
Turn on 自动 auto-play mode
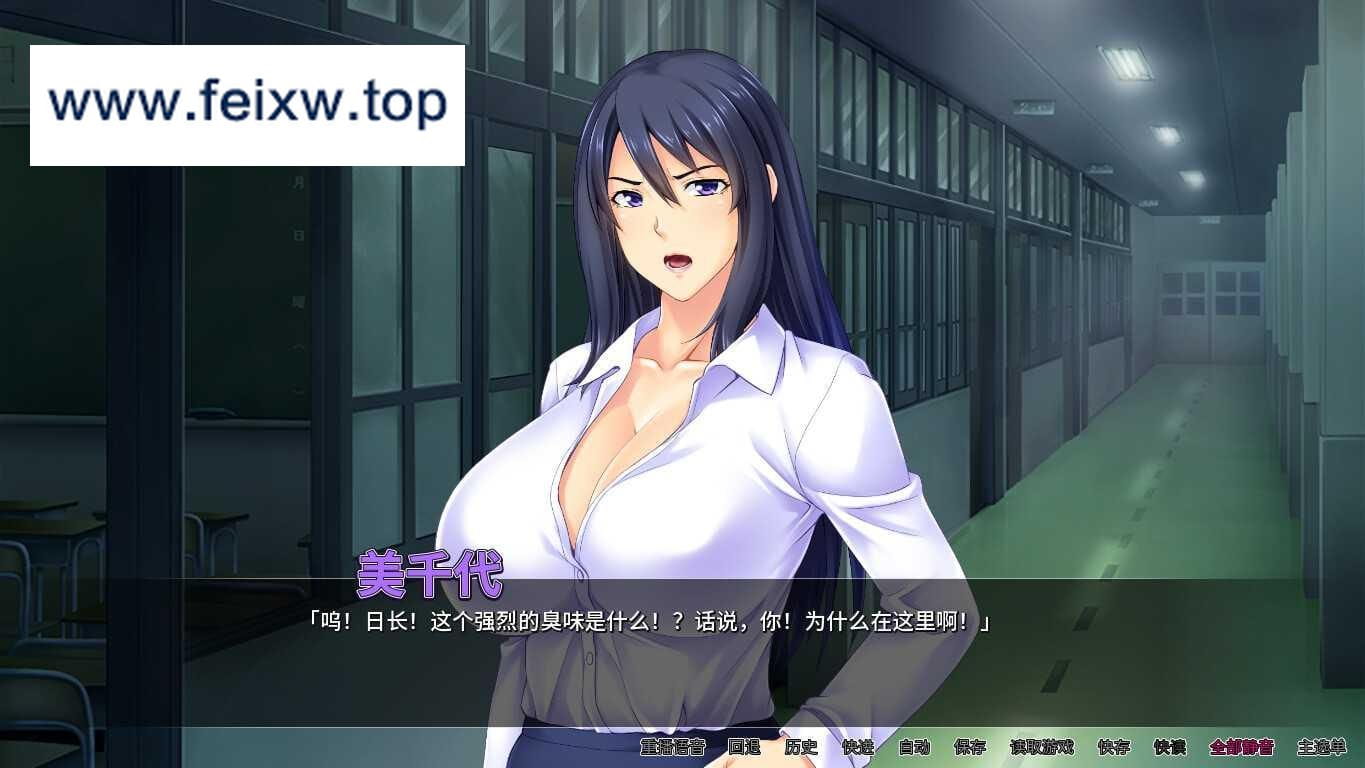pos(914,747)
